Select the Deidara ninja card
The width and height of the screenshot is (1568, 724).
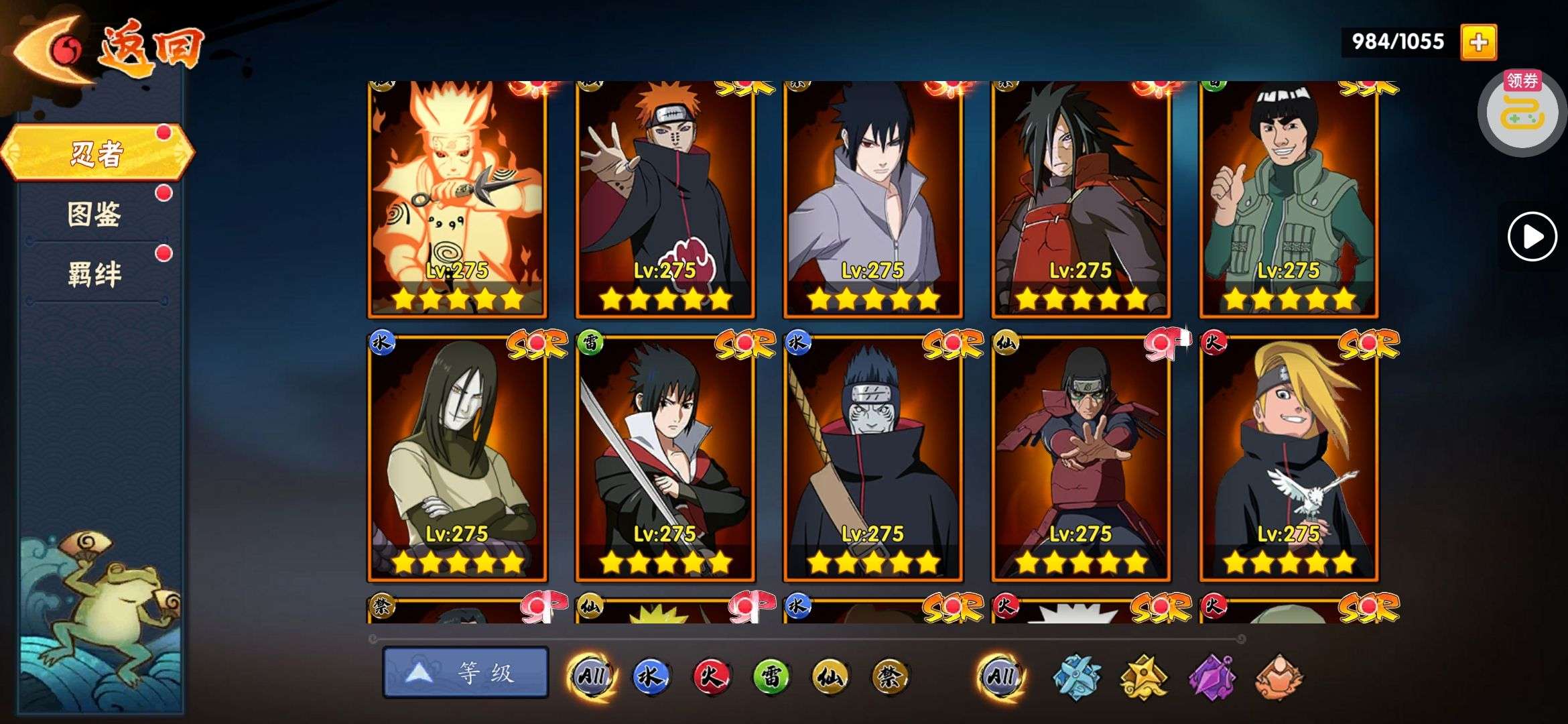point(1289,459)
